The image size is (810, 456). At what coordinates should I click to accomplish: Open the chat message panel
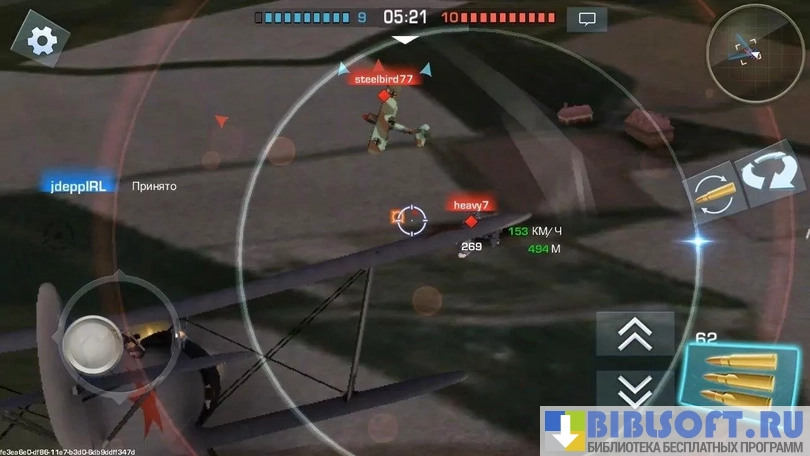(x=587, y=18)
